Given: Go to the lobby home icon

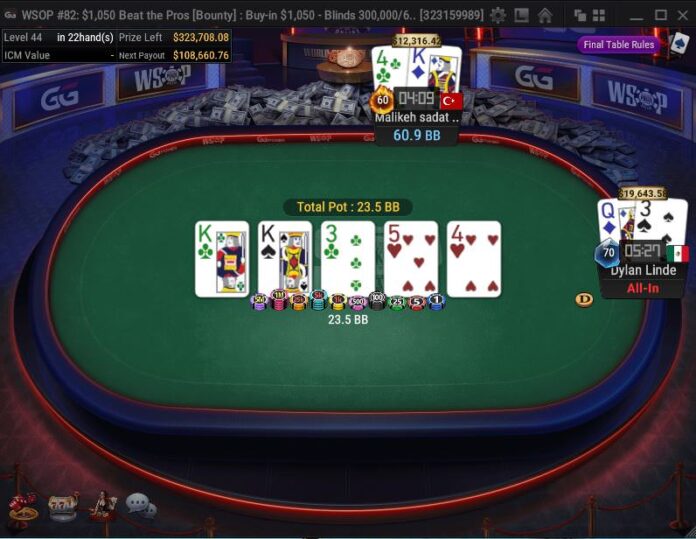Looking at the screenshot, I should pyautogui.click(x=545, y=15).
